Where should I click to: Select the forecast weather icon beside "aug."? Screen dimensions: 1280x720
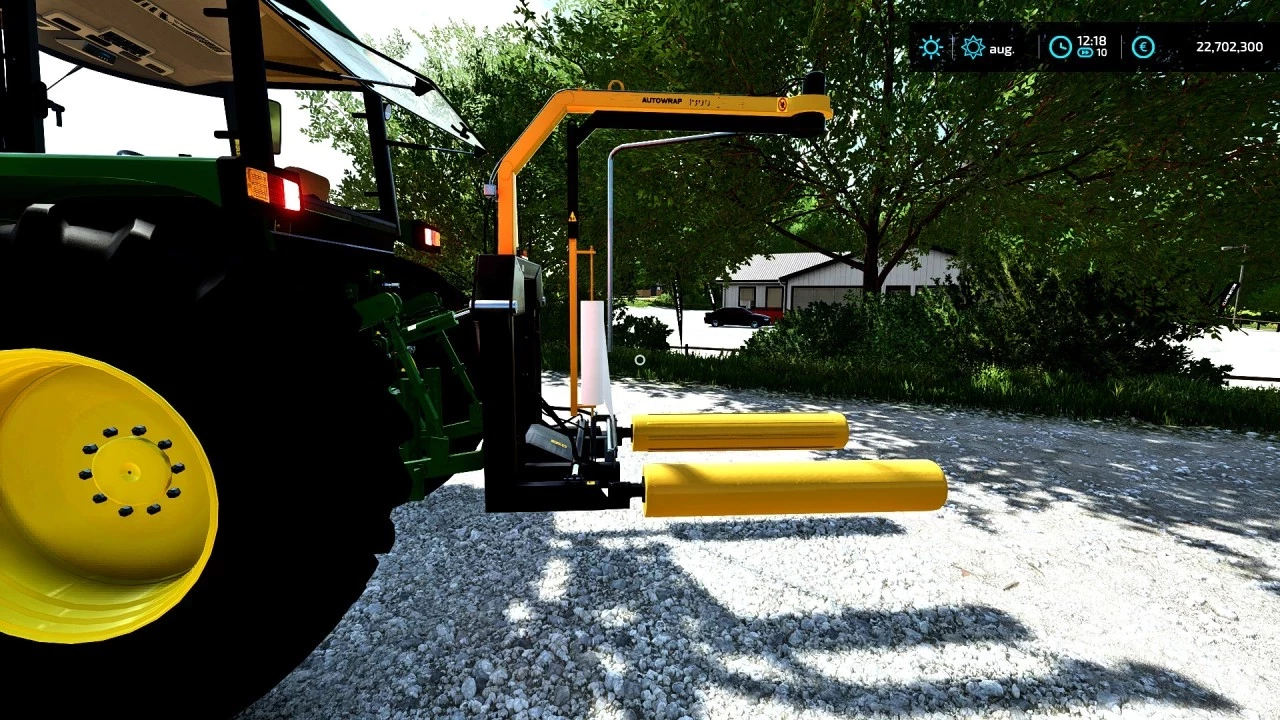coord(971,47)
